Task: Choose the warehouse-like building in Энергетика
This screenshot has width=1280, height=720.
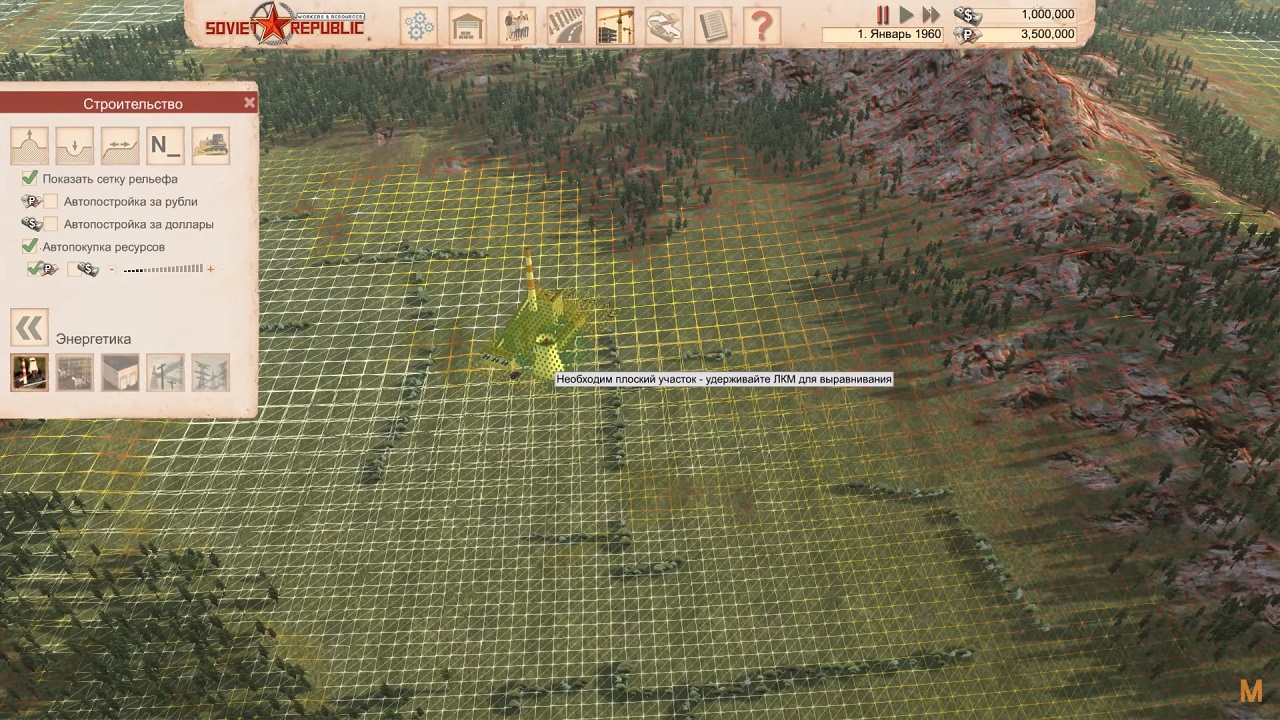Action: click(x=120, y=372)
